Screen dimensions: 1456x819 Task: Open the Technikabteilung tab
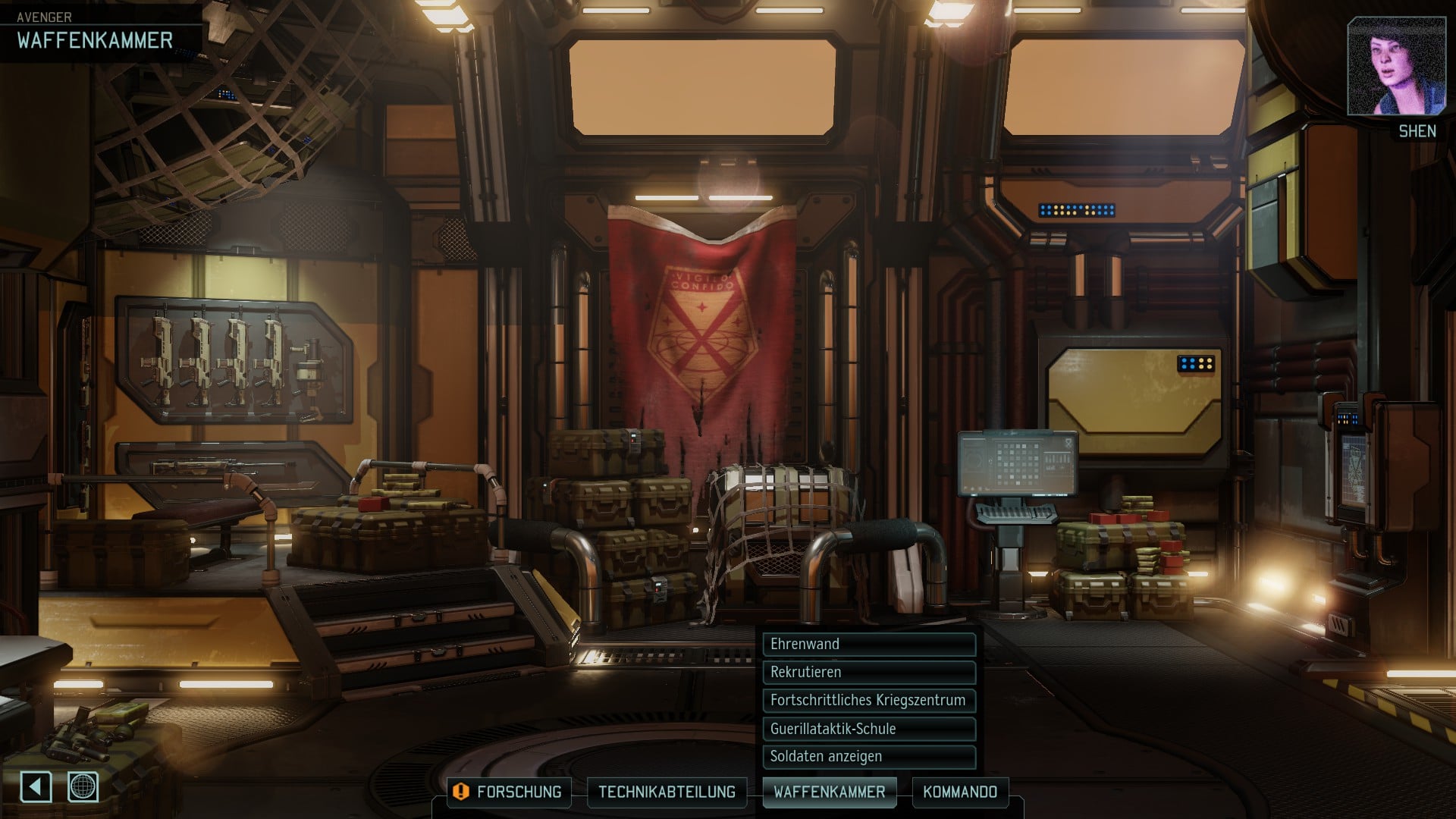coord(667,792)
